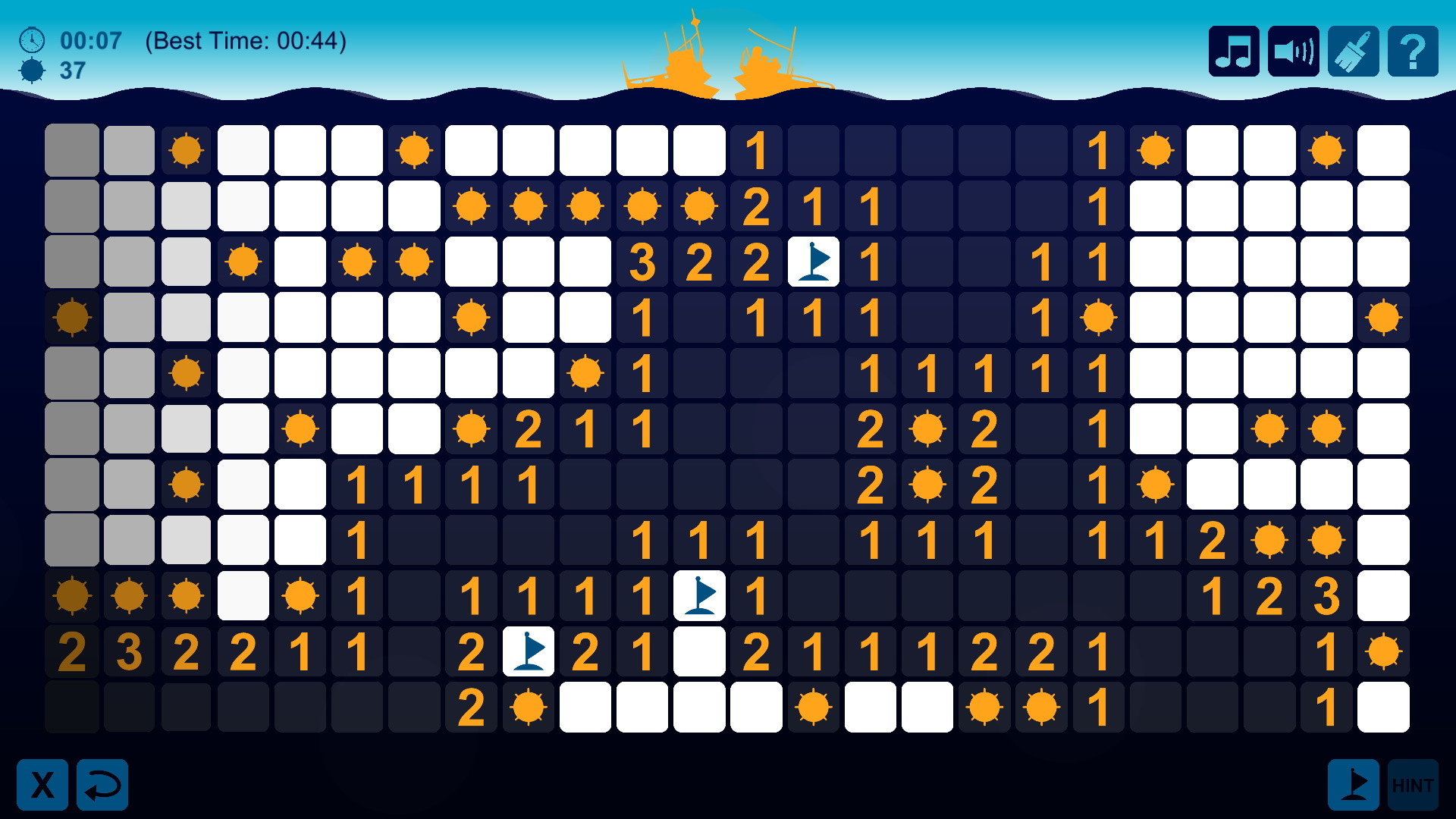Viewport: 1456px width, 819px height.
Task: Click the flagged cell in the third row
Action: [813, 262]
